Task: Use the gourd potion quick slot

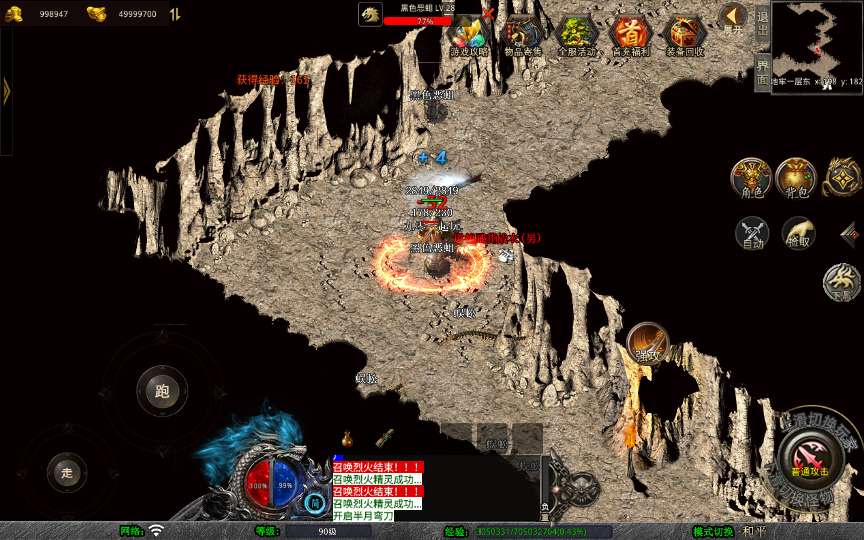Action: [x=347, y=438]
